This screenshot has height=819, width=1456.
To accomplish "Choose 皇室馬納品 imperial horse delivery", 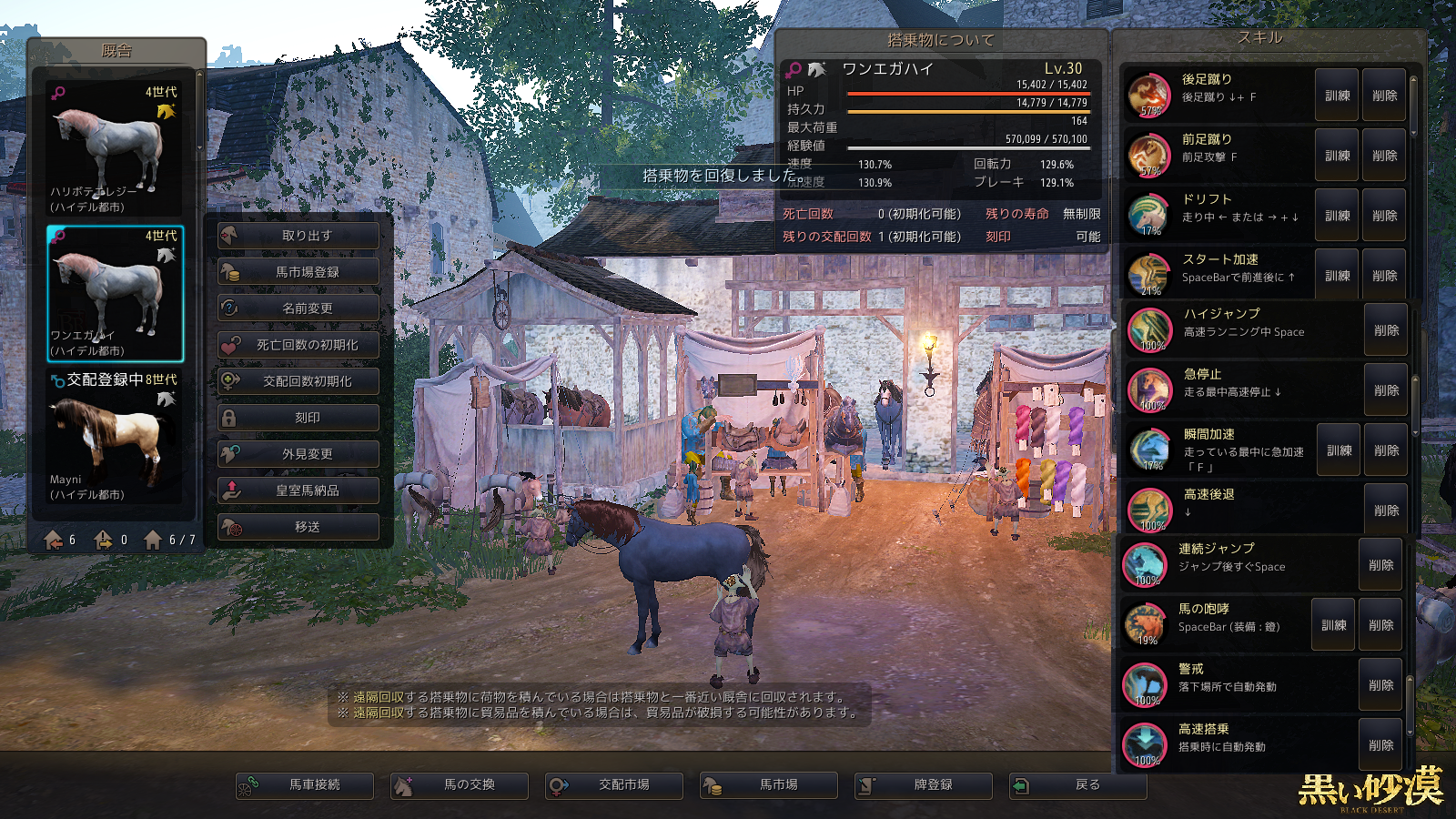I will click(x=298, y=490).
